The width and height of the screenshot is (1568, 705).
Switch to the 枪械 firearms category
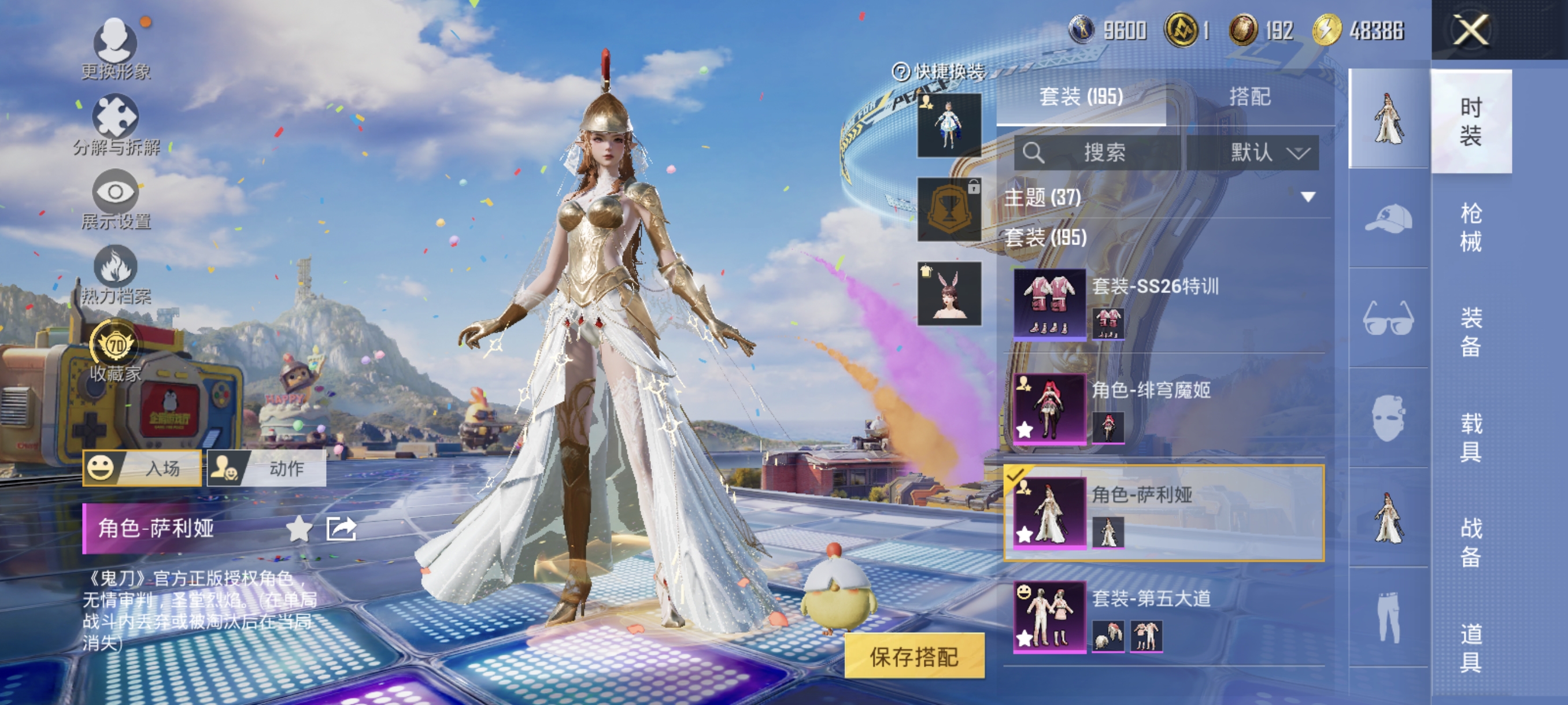click(x=1471, y=227)
